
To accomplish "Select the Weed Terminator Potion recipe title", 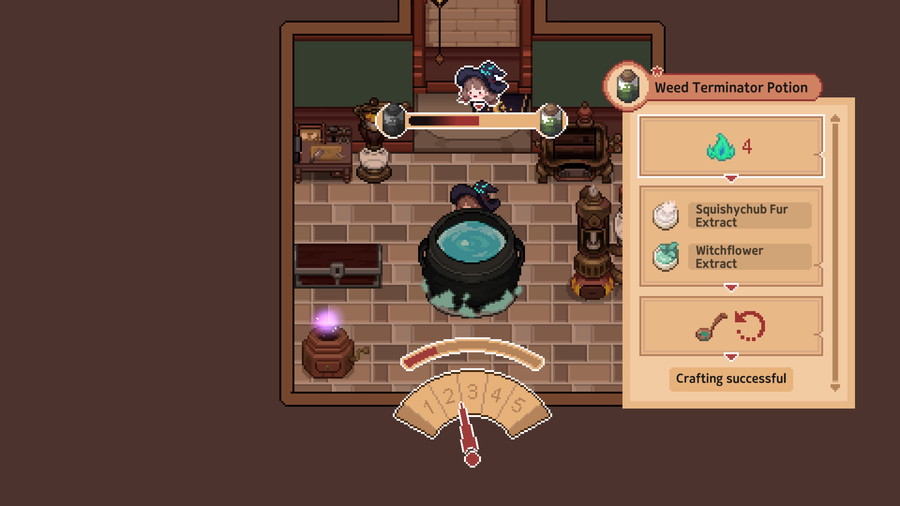I will pyautogui.click(x=730, y=88).
